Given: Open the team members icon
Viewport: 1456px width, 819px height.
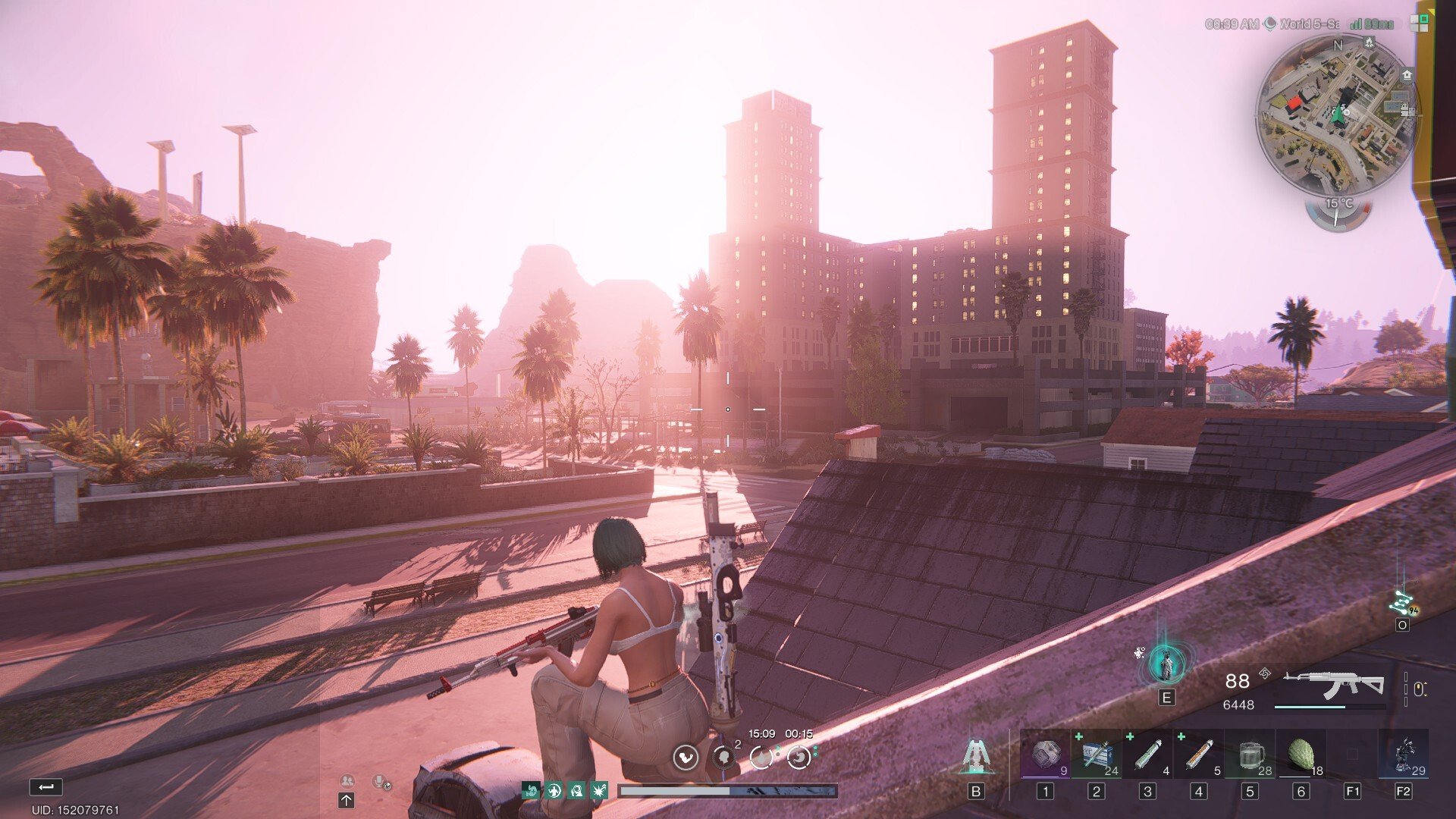Looking at the screenshot, I should point(347,780).
